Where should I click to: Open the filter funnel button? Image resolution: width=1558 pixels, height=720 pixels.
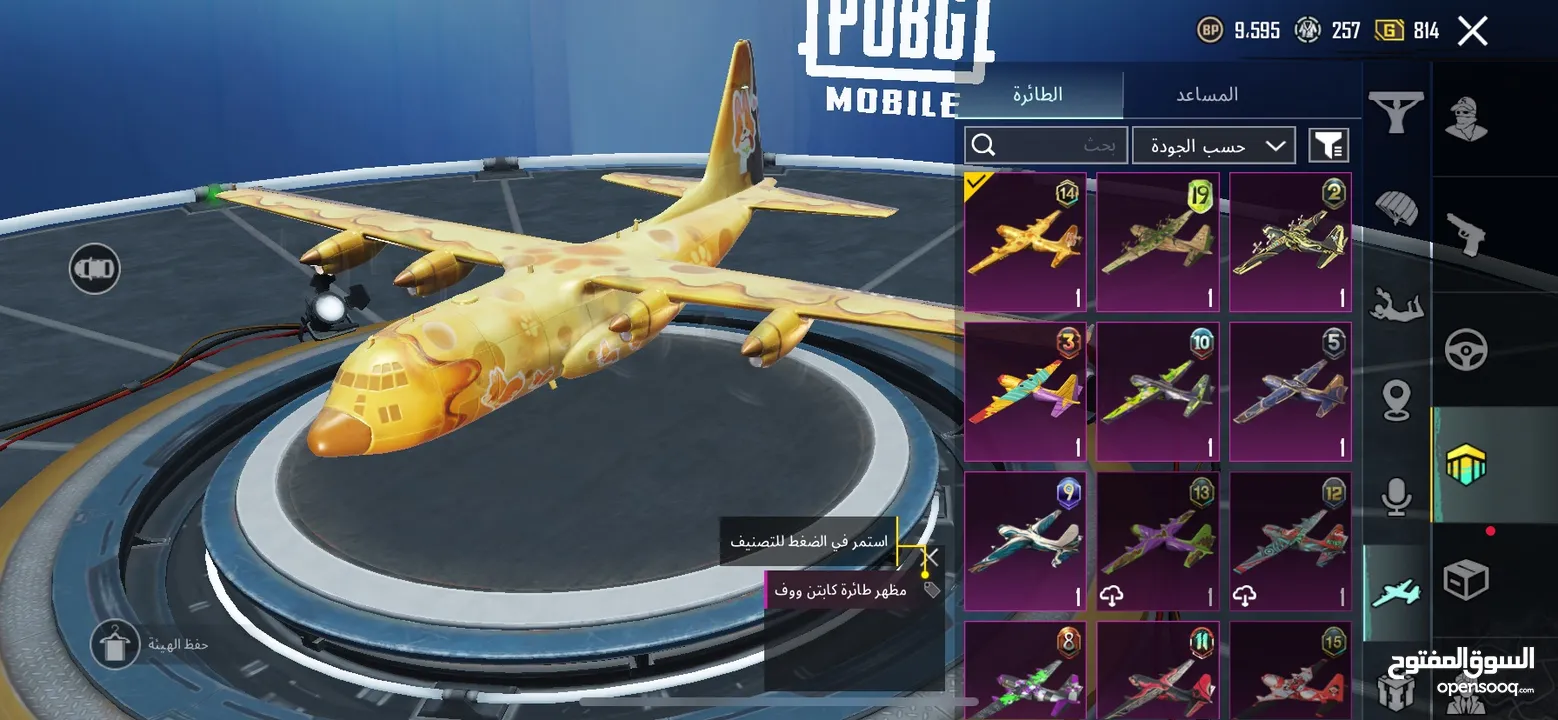tap(1328, 146)
